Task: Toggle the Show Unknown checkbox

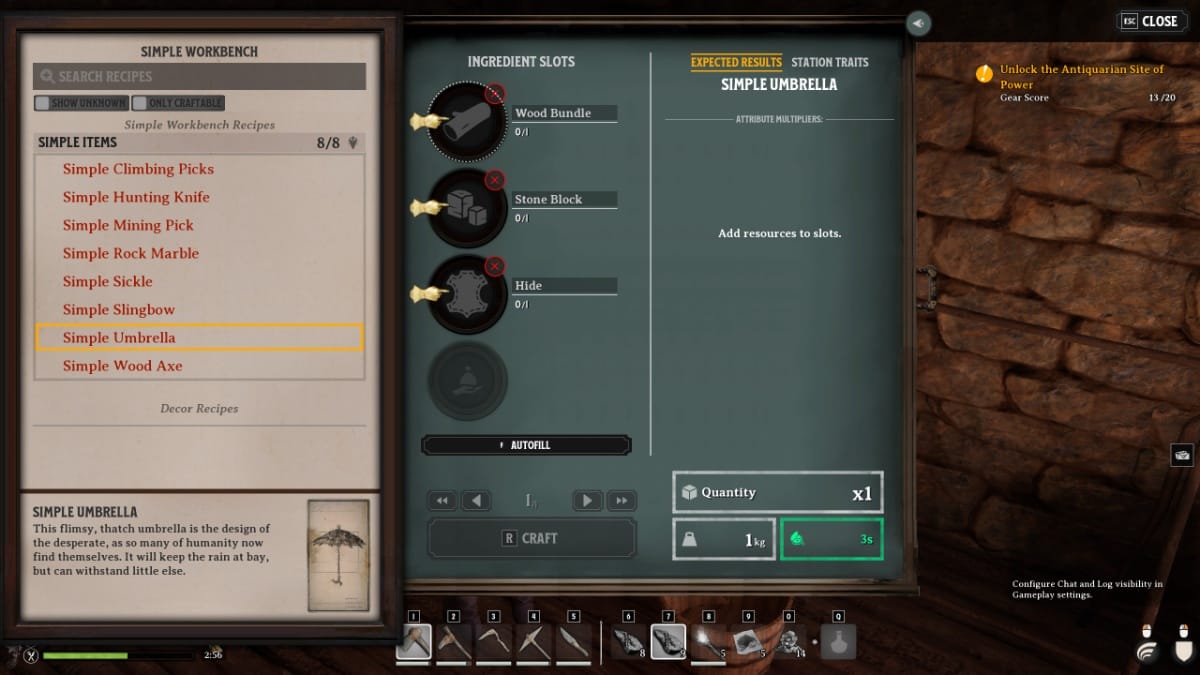Action: point(81,103)
